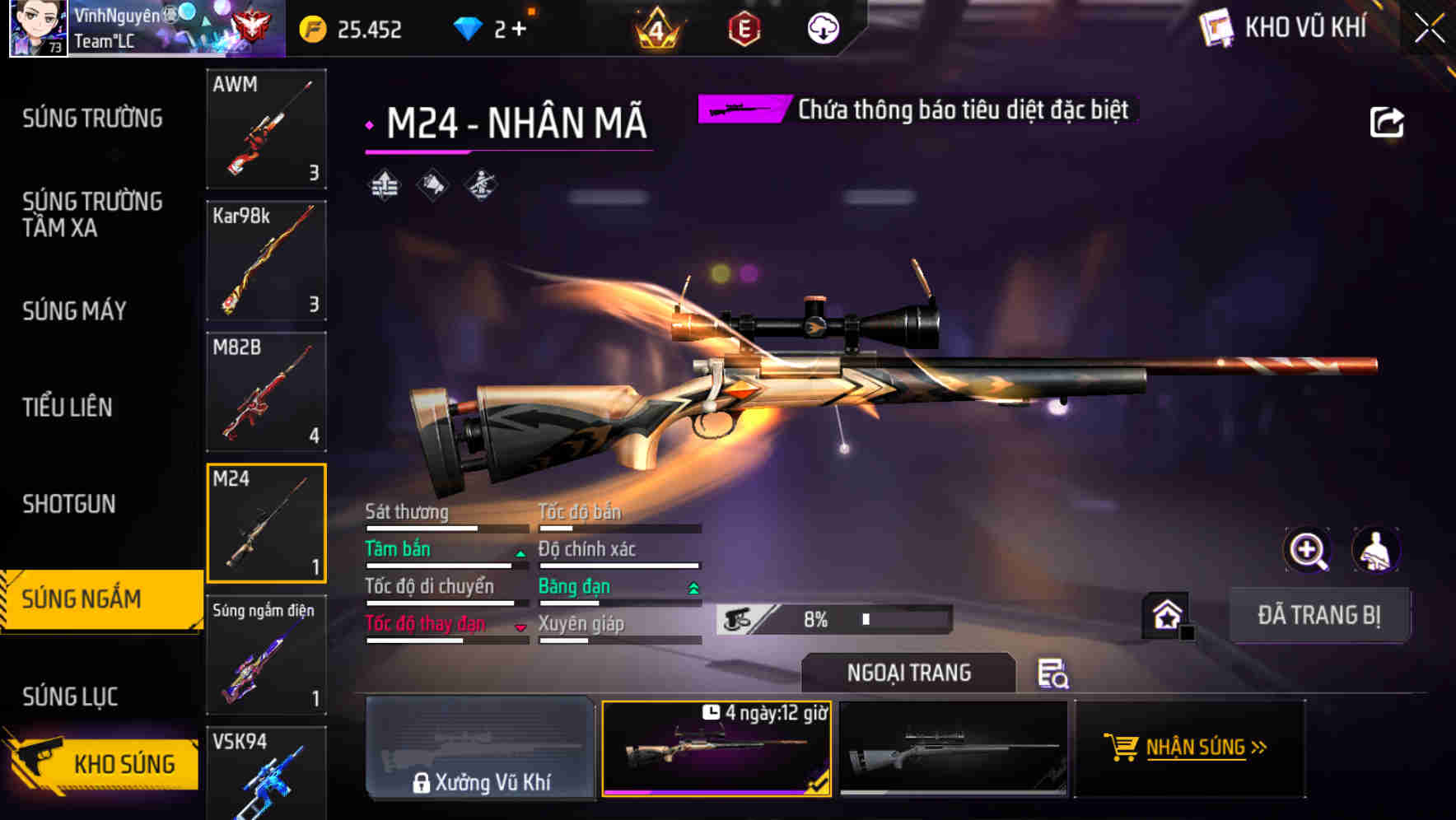
Task: Expand the Băng đạn stat indicator
Action: [690, 586]
